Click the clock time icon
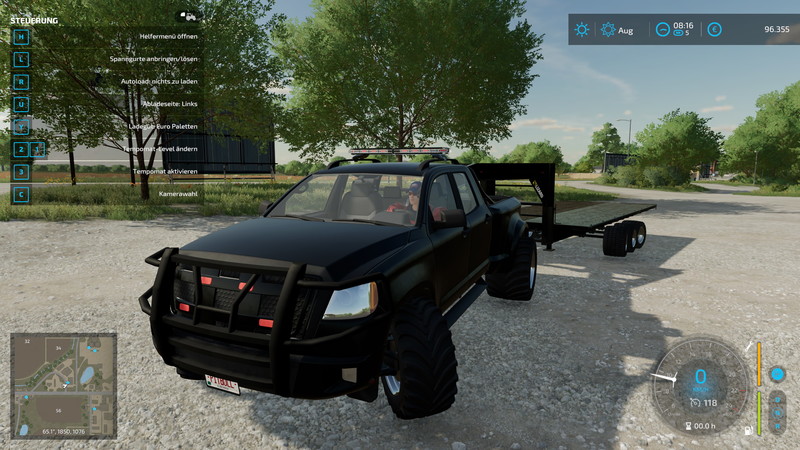 [x=662, y=30]
